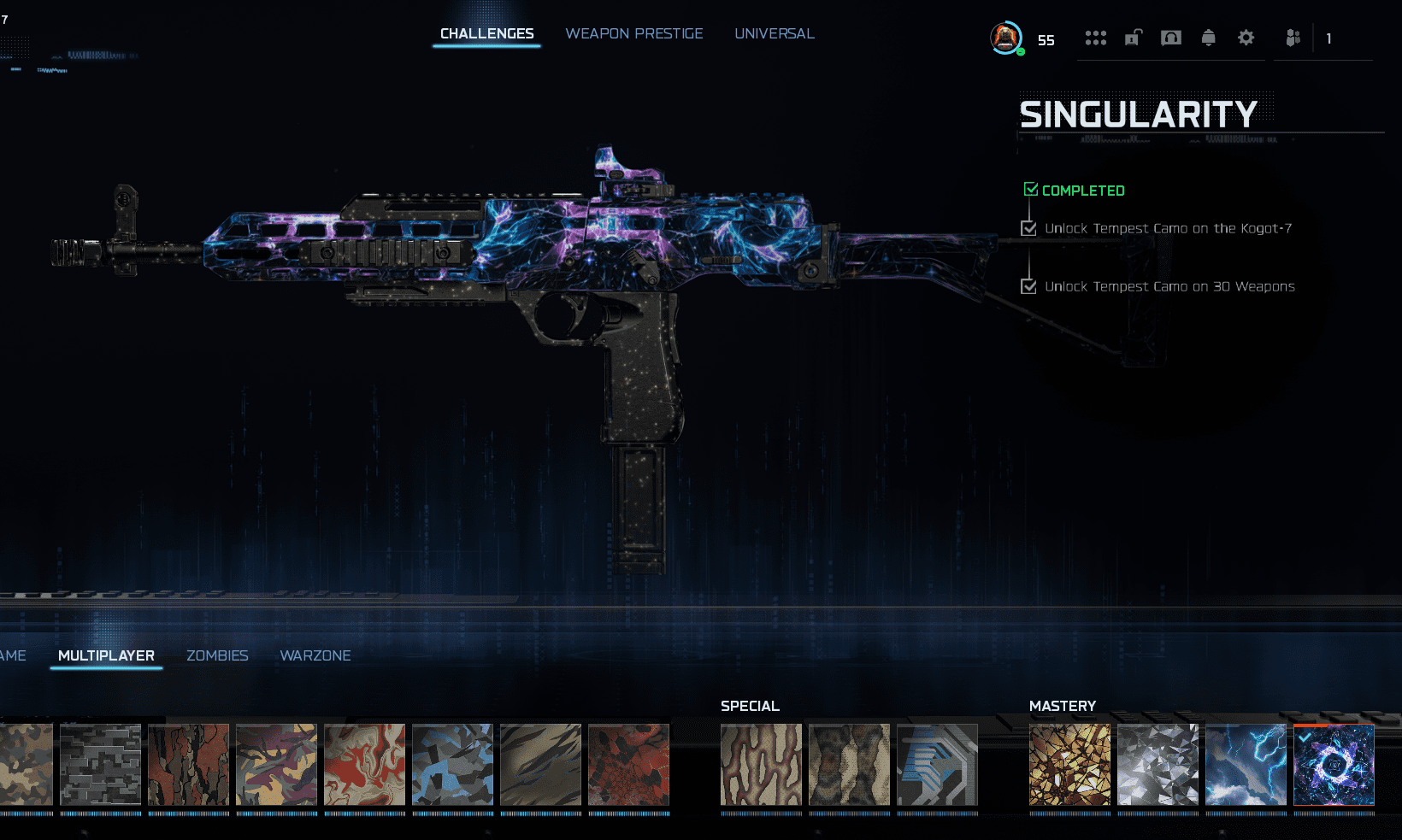Click the player emblem avatar
Viewport: 1402px width, 840px height.
point(1006,38)
